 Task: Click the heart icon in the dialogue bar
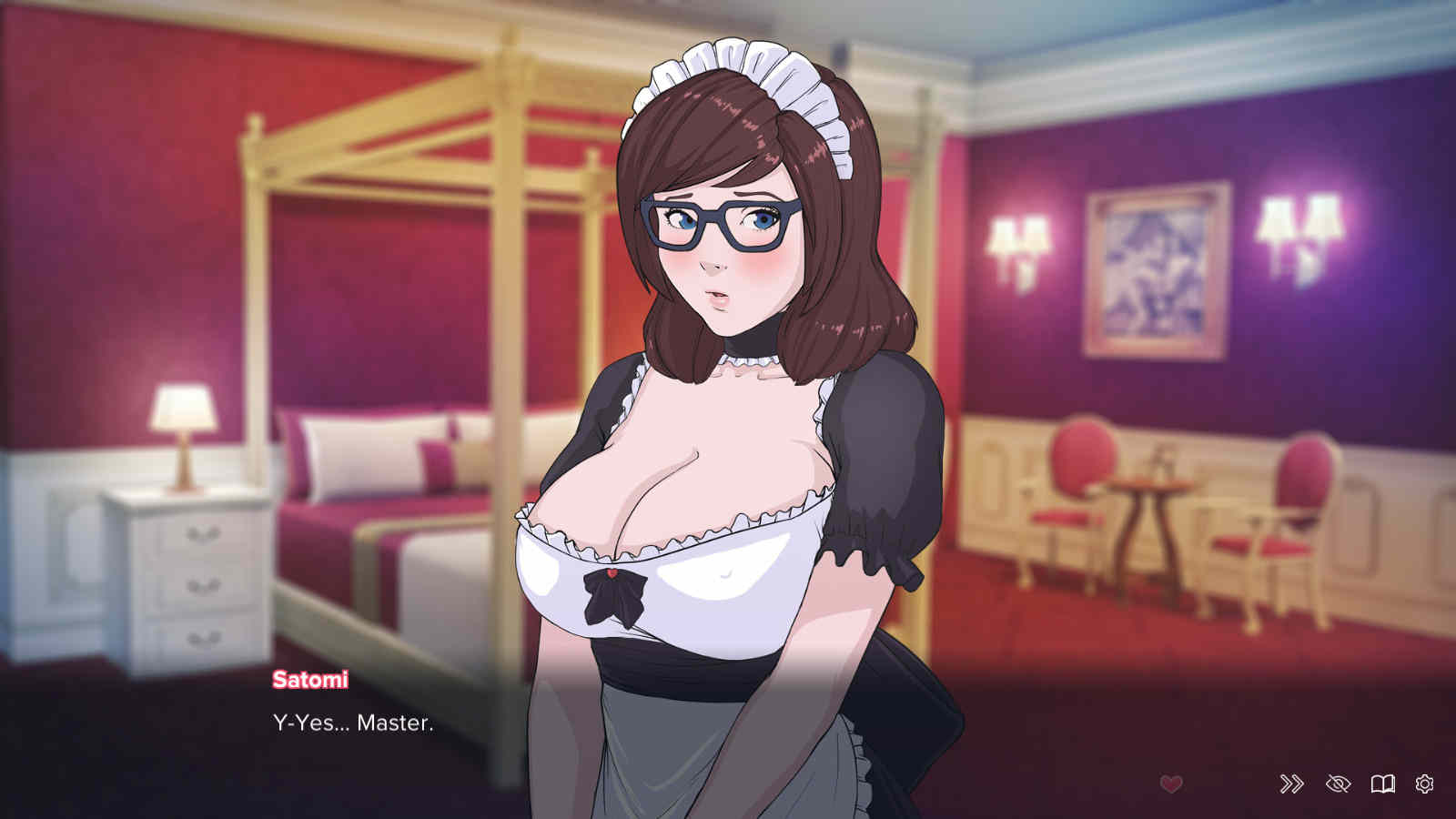point(1171,784)
